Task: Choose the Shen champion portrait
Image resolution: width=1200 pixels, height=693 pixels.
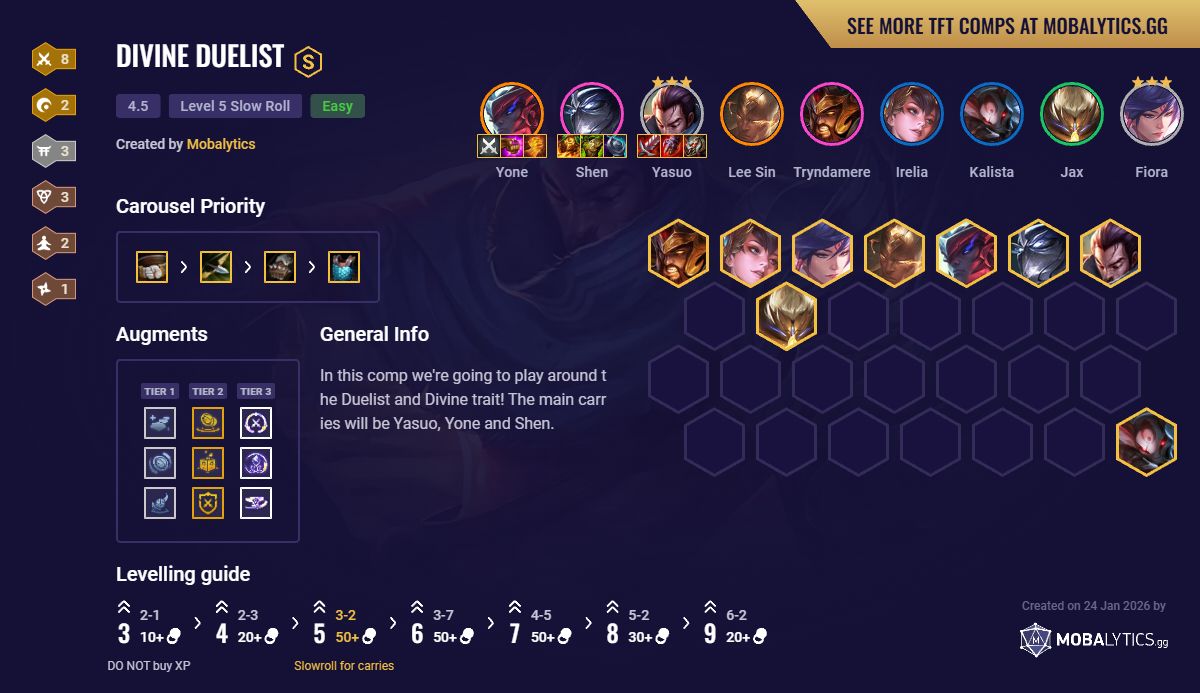Action: click(x=592, y=113)
